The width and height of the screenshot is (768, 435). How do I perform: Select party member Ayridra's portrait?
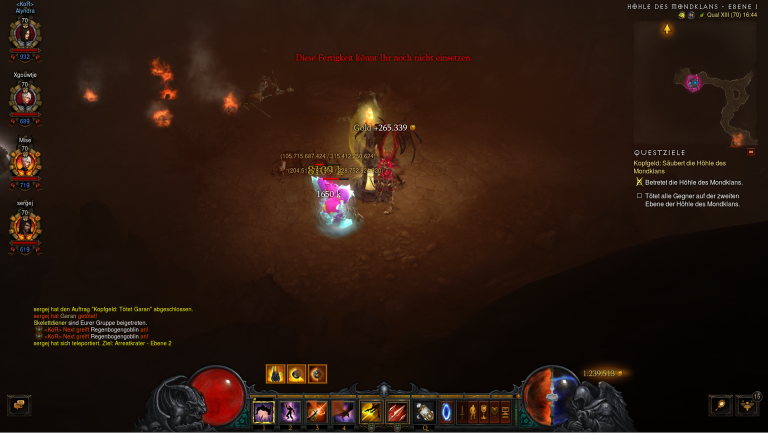pyautogui.click(x=25, y=34)
